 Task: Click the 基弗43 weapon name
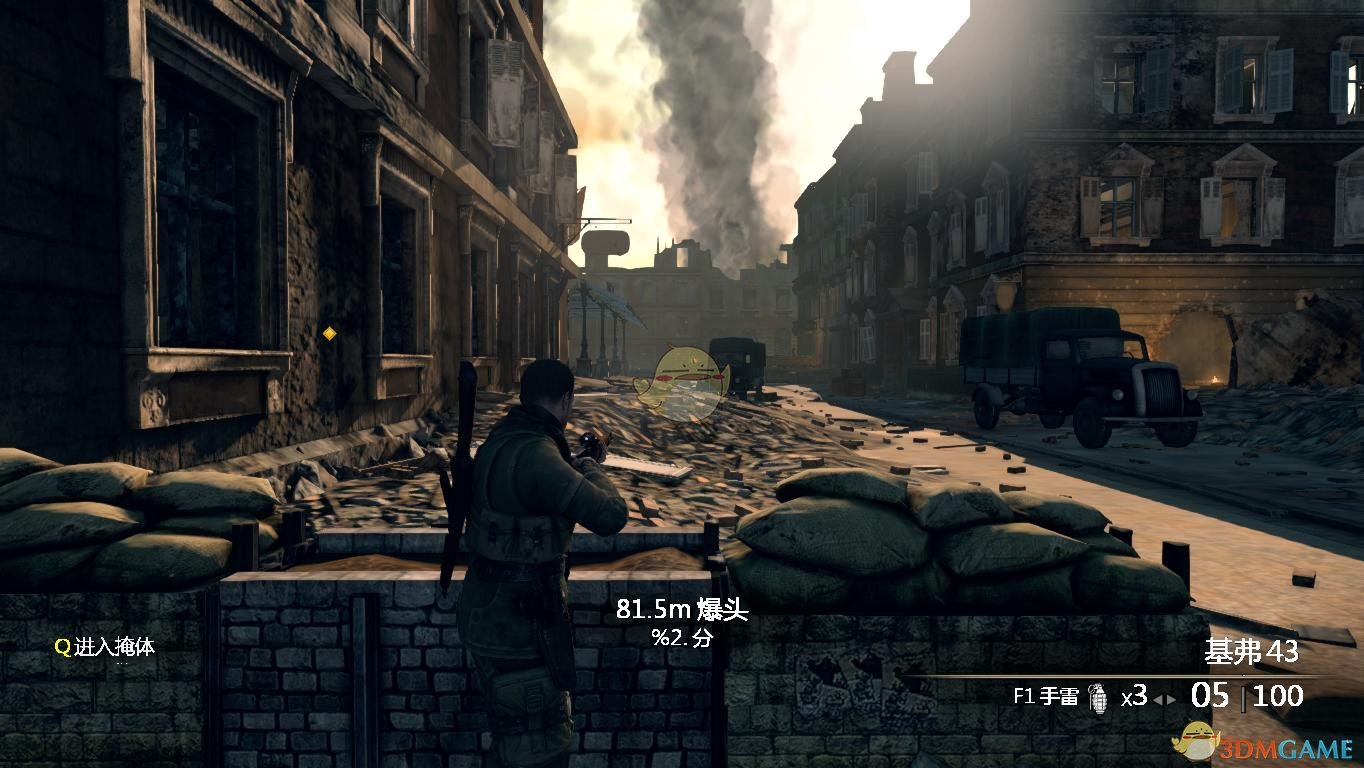pos(1250,652)
